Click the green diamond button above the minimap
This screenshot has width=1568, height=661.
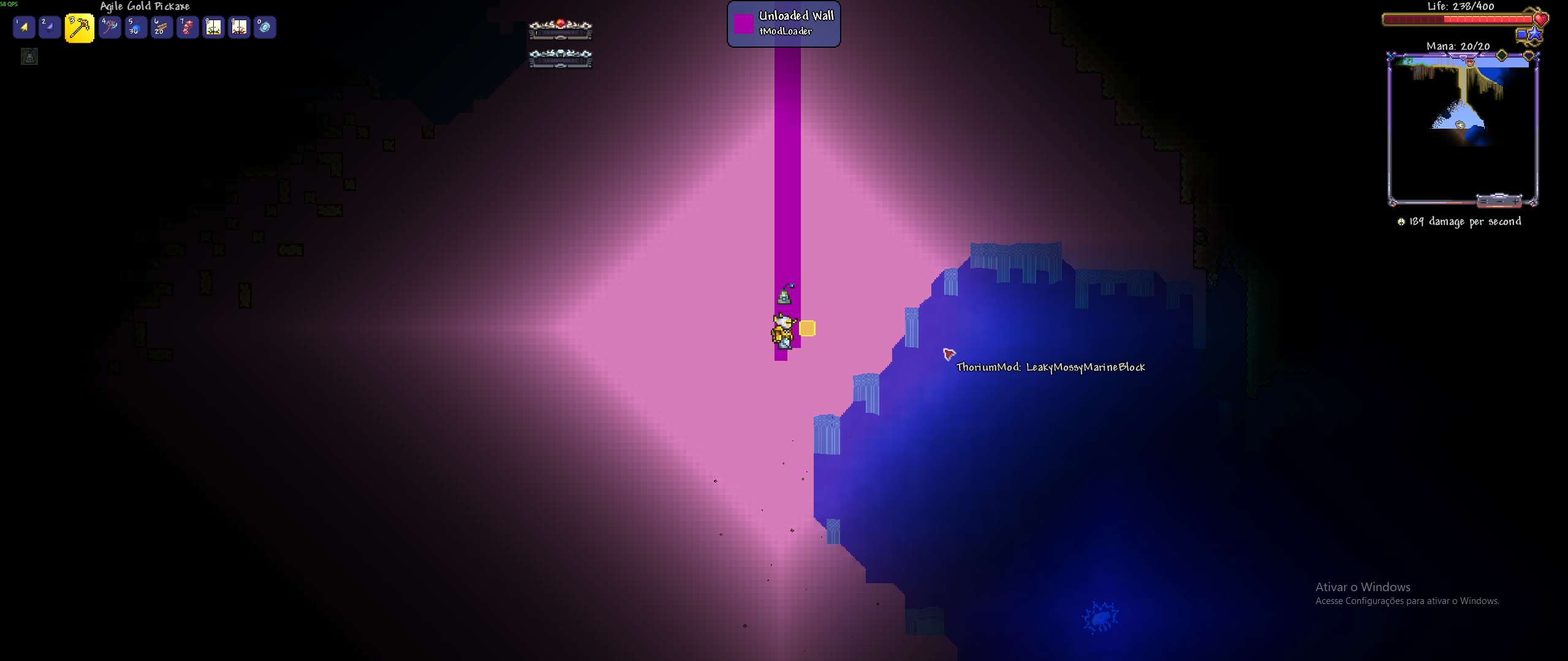(x=1502, y=56)
